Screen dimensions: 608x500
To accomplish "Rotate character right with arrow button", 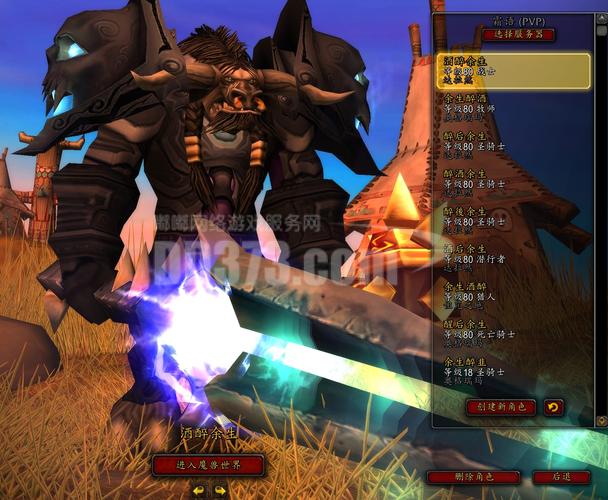I will [x=219, y=489].
